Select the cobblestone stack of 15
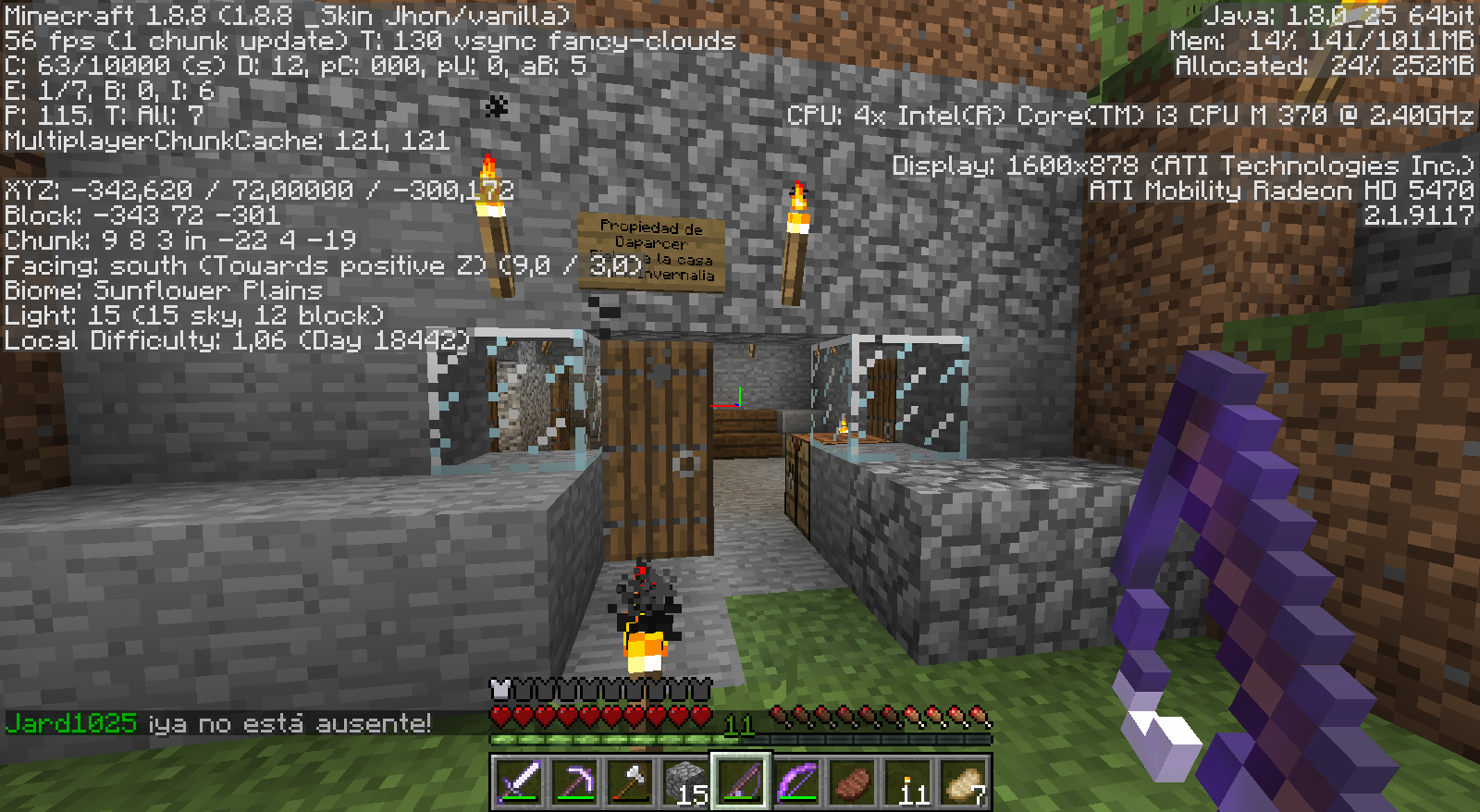This screenshot has height=812, width=1480. [685, 782]
